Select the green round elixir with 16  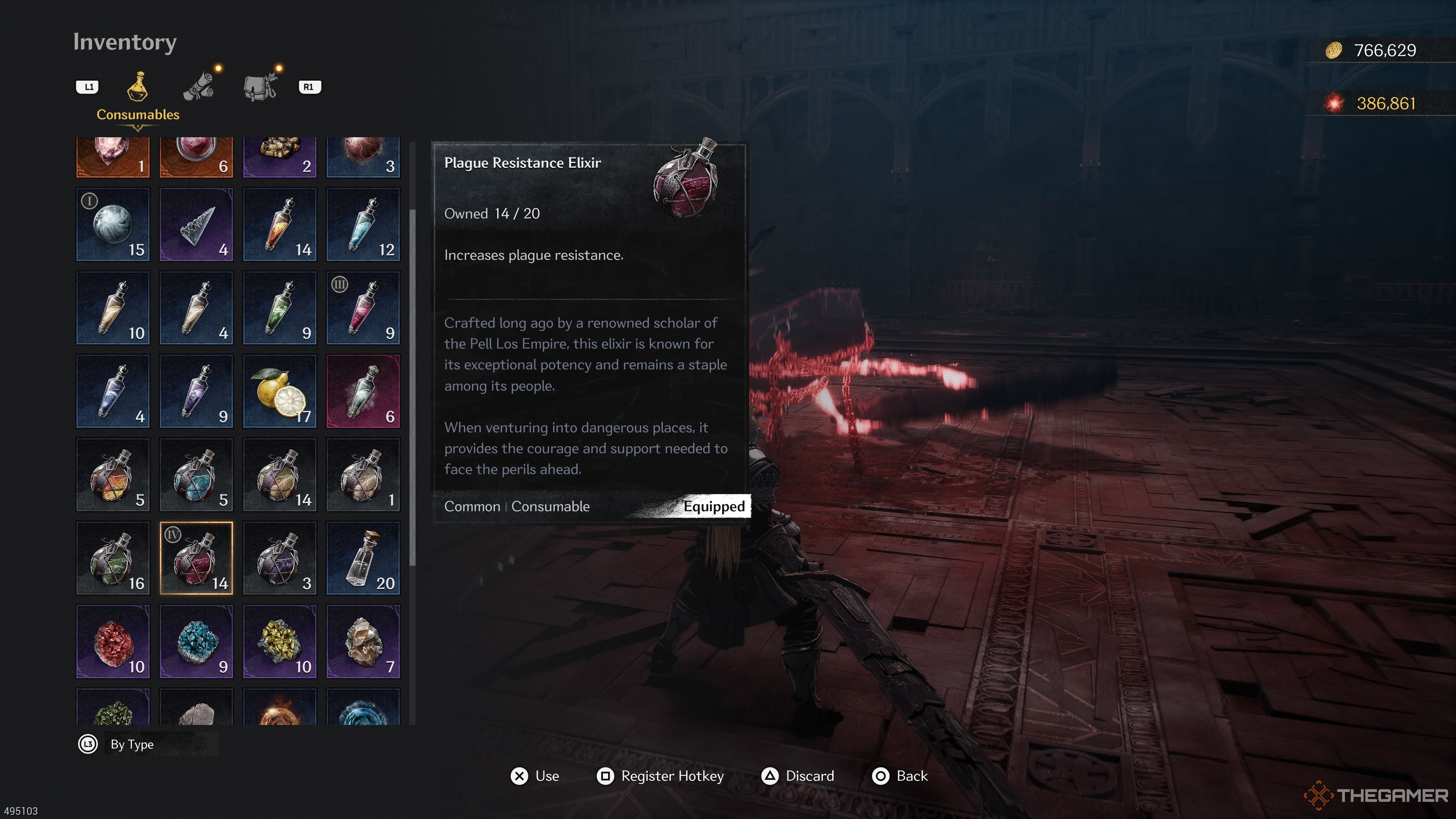coord(113,558)
